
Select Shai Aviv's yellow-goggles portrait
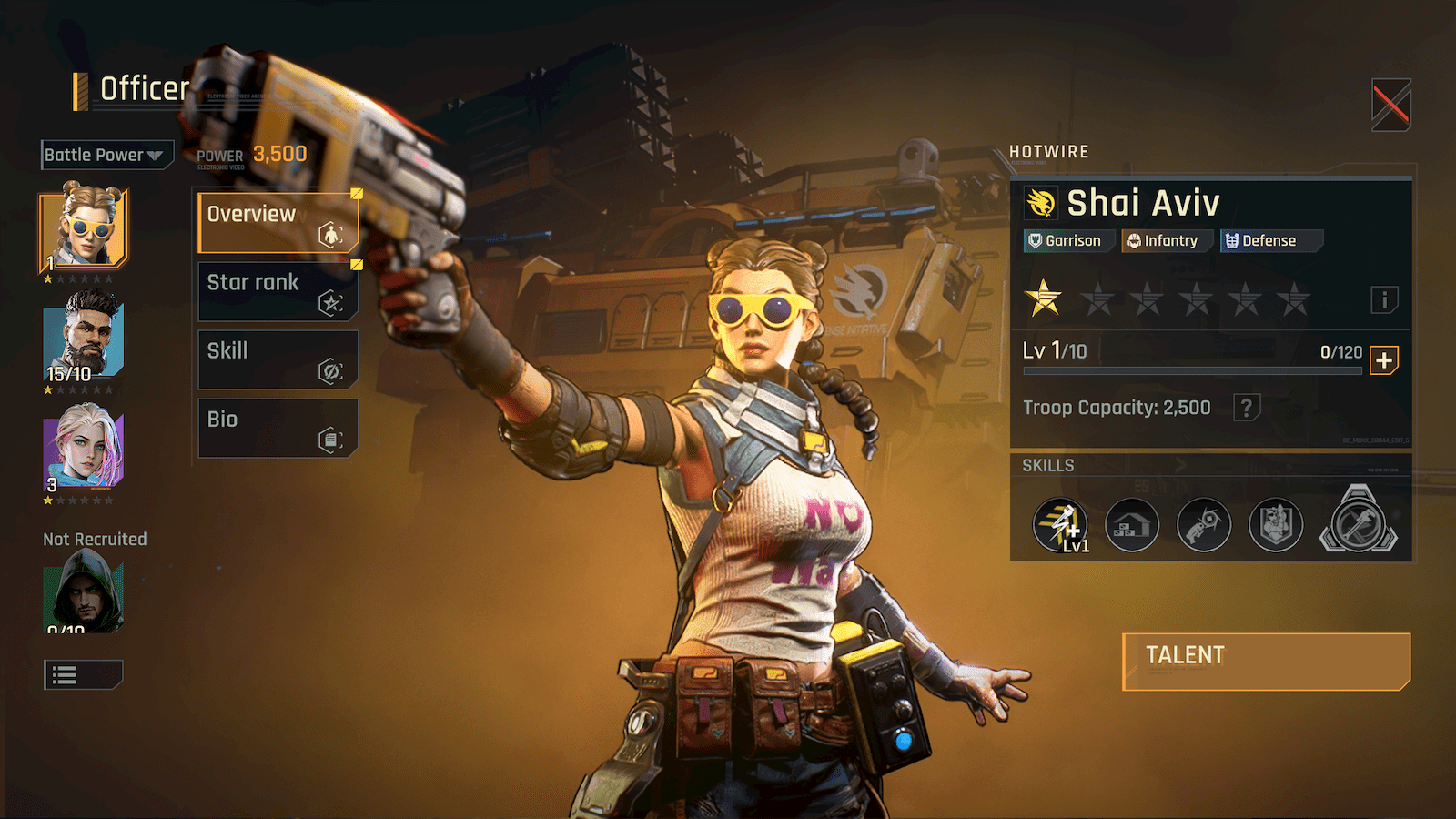(x=84, y=229)
